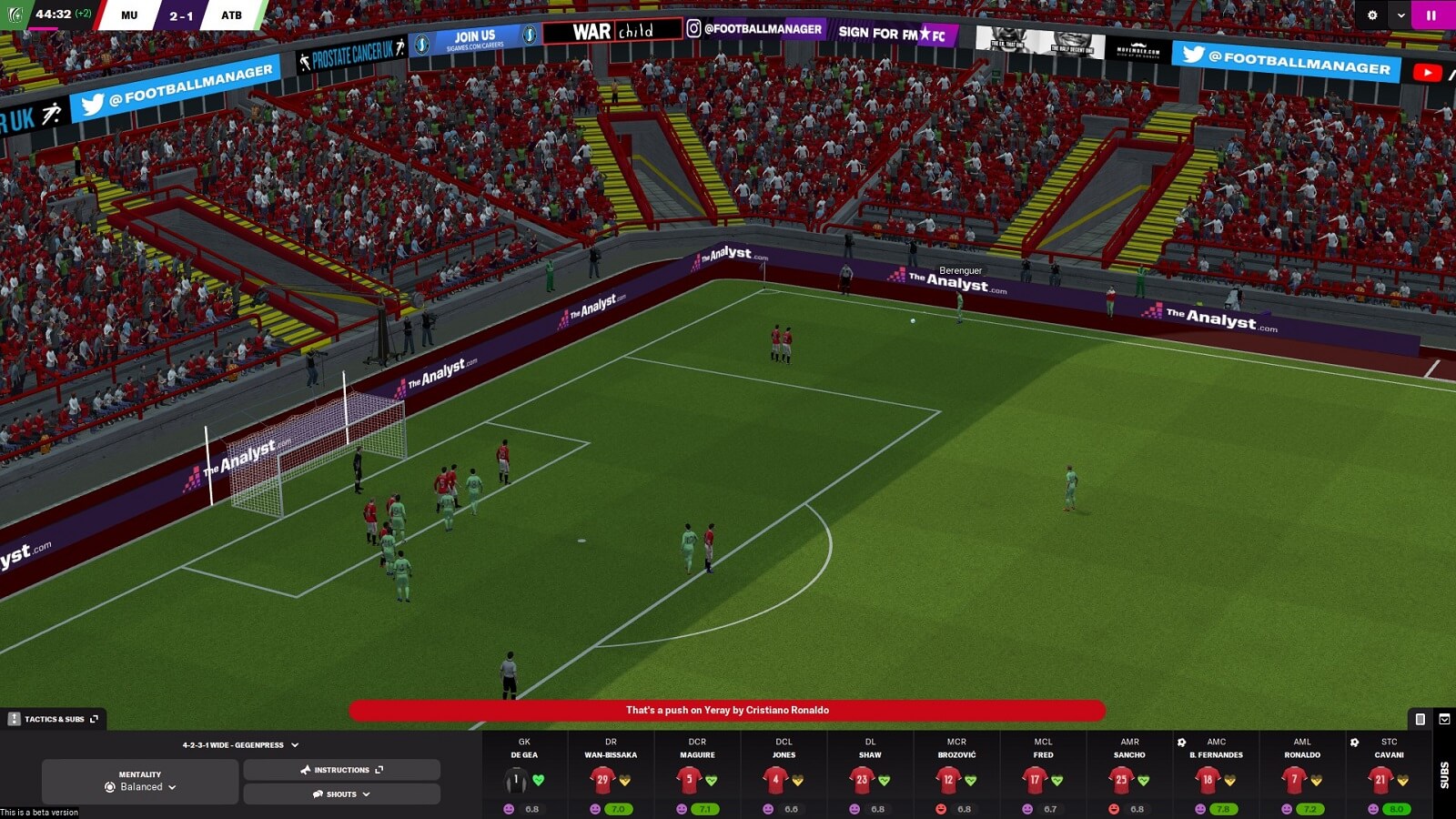Select striker Cavani's player card
This screenshot has width=1456, height=819.
click(x=1380, y=779)
